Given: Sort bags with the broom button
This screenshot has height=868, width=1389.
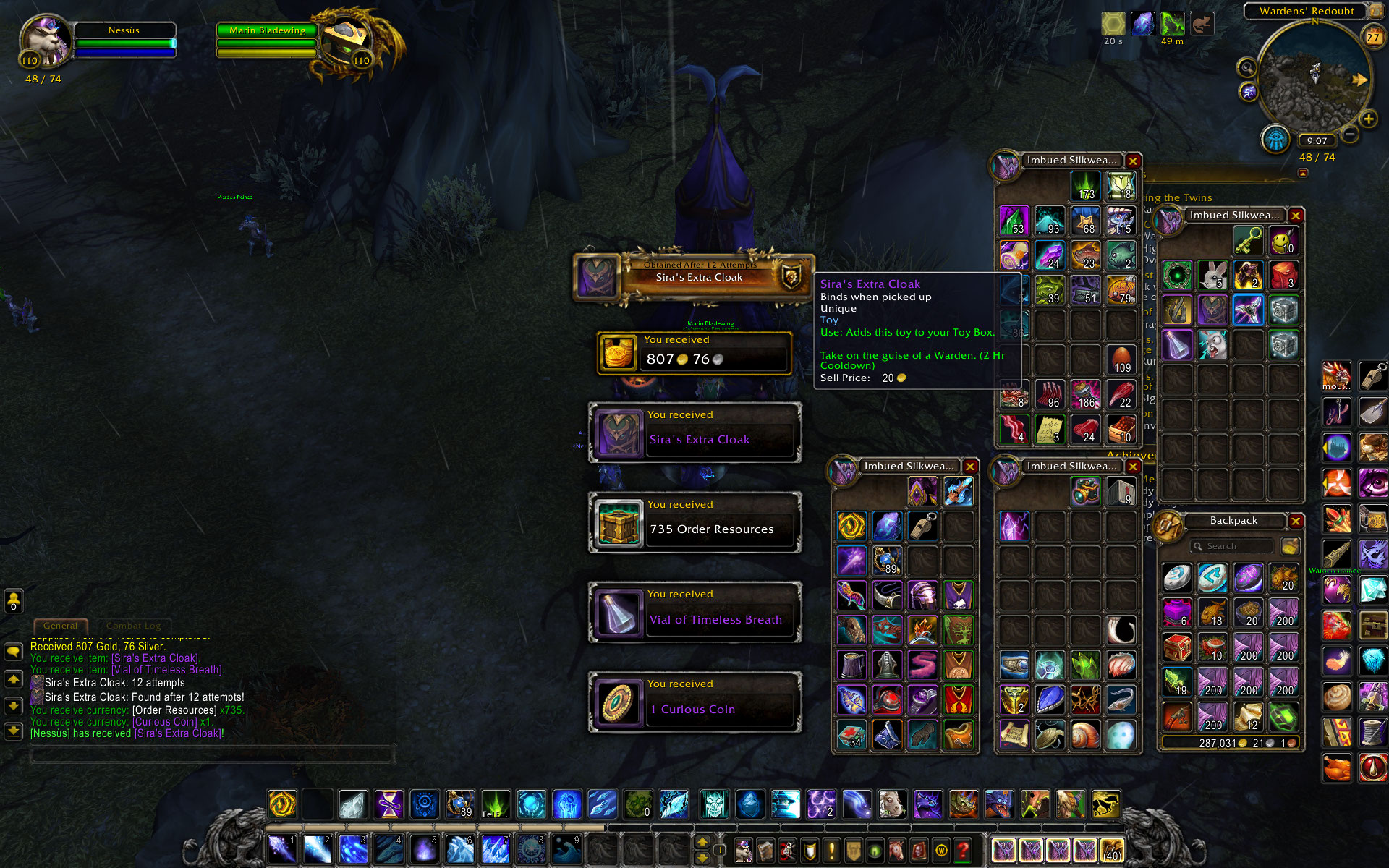Looking at the screenshot, I should [1289, 546].
